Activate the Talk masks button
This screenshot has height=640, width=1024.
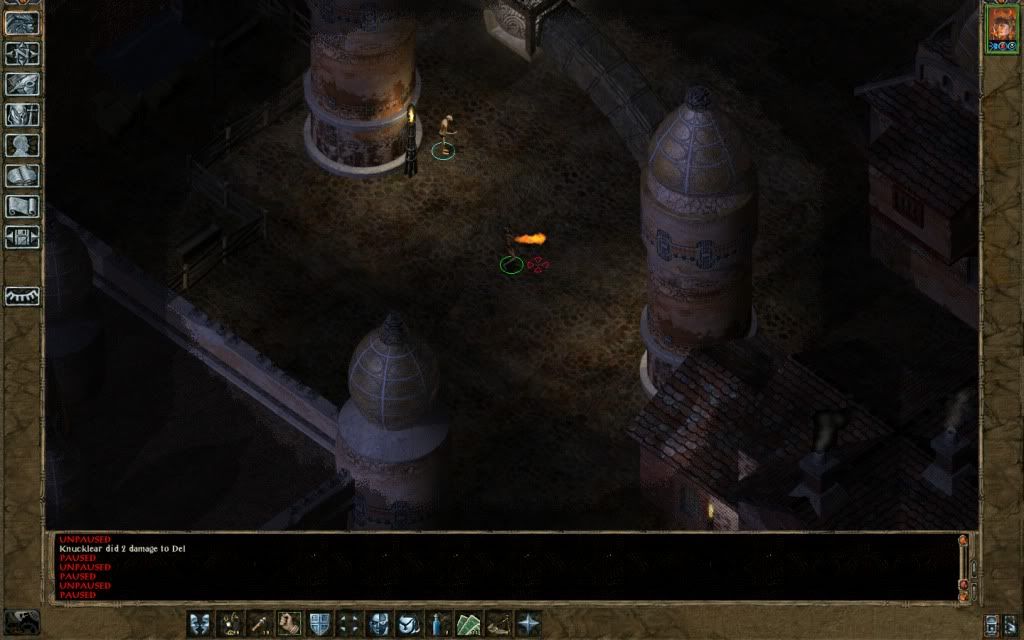coord(201,623)
